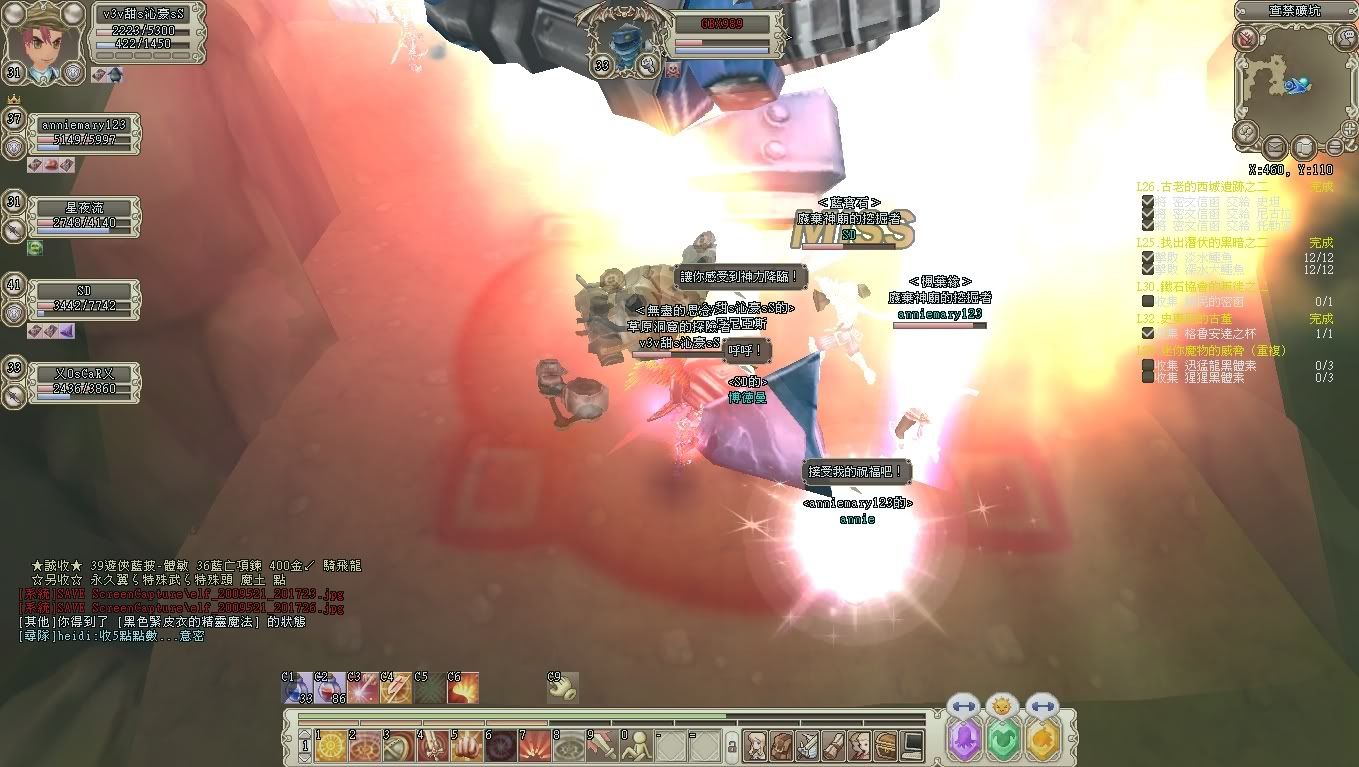Viewport: 1359px width, 767px height.
Task: Toggle the hotbar lock icon
Action: tap(731, 746)
